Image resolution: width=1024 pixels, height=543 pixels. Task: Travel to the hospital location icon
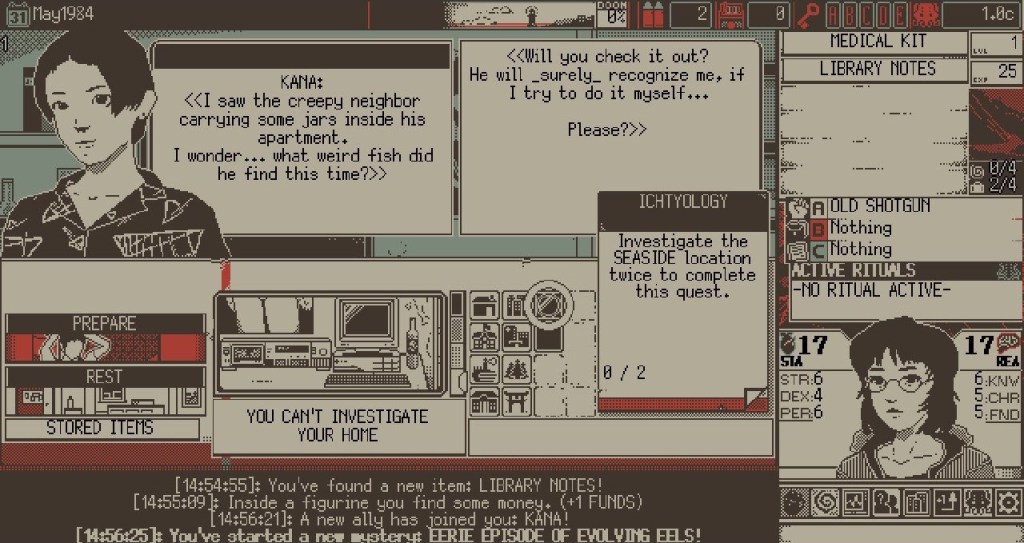(x=516, y=338)
